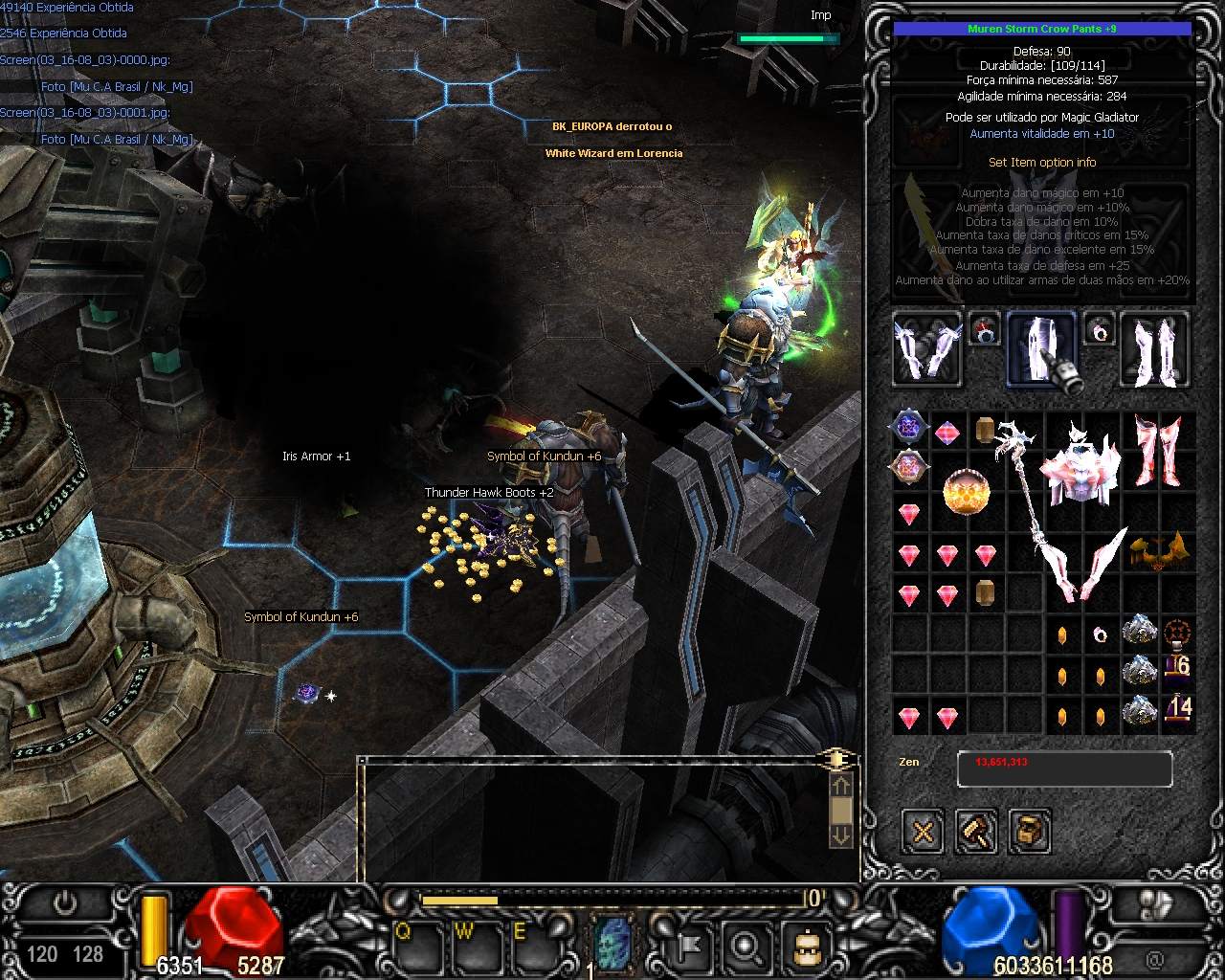Select the purple potion stack of 14
Screen dimensions: 1225x980
coord(1177,710)
